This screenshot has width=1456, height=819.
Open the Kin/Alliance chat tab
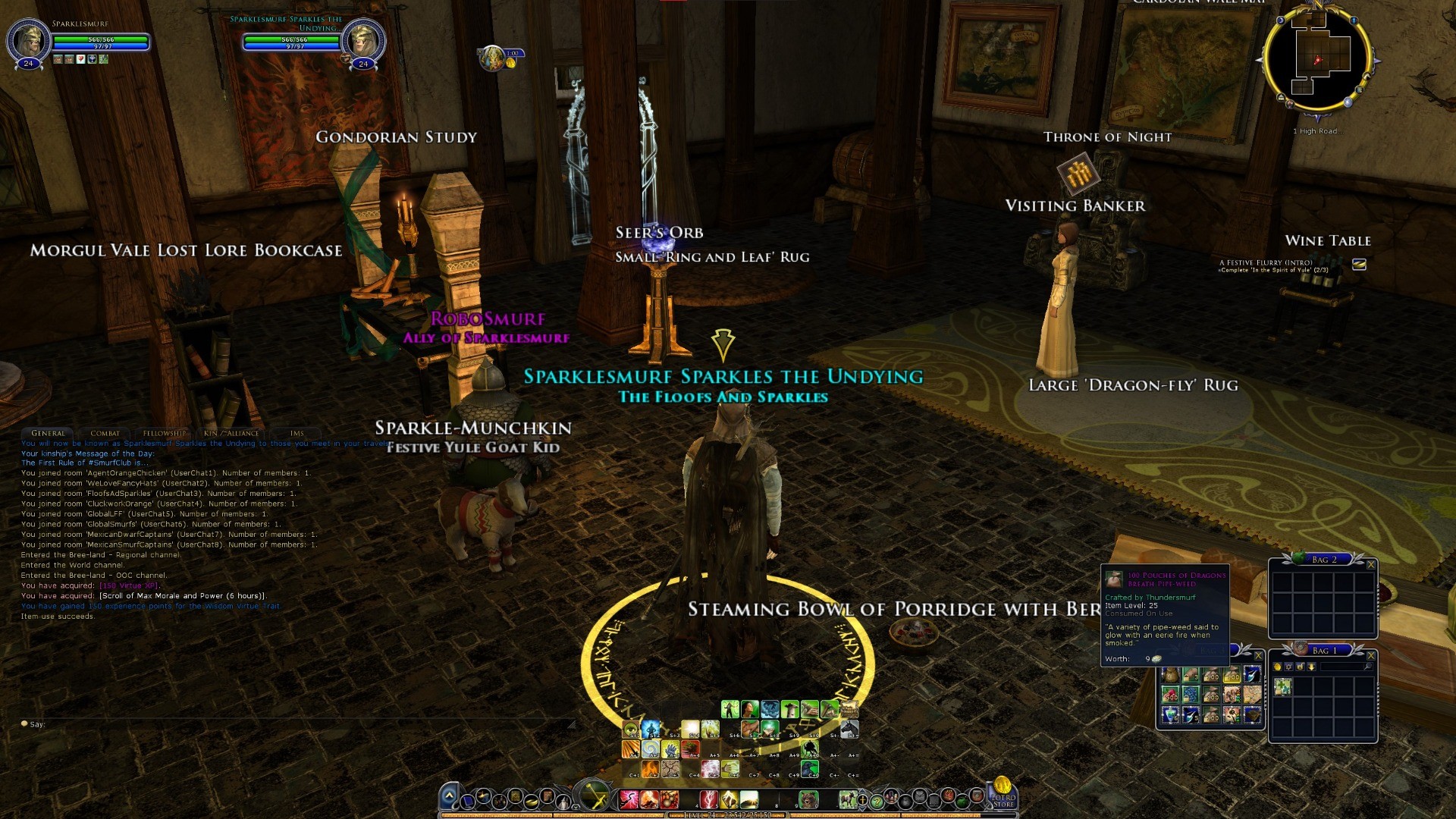231,434
